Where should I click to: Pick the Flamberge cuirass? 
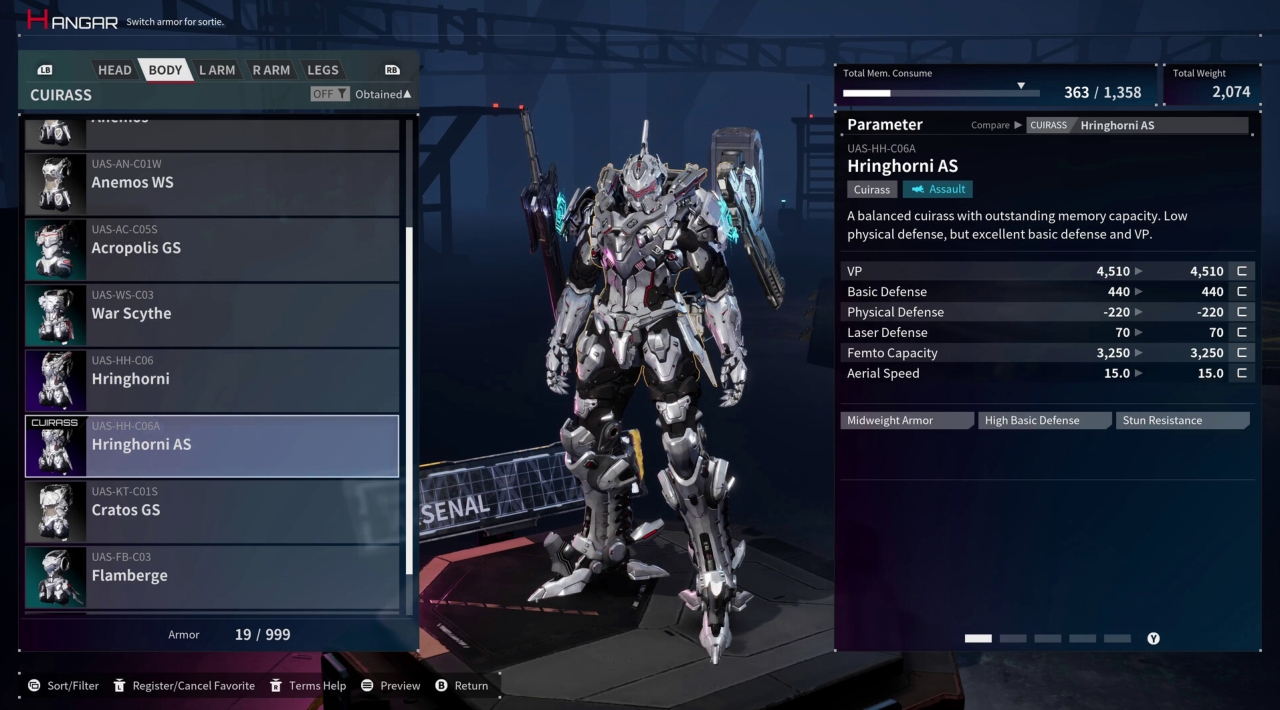(212, 576)
